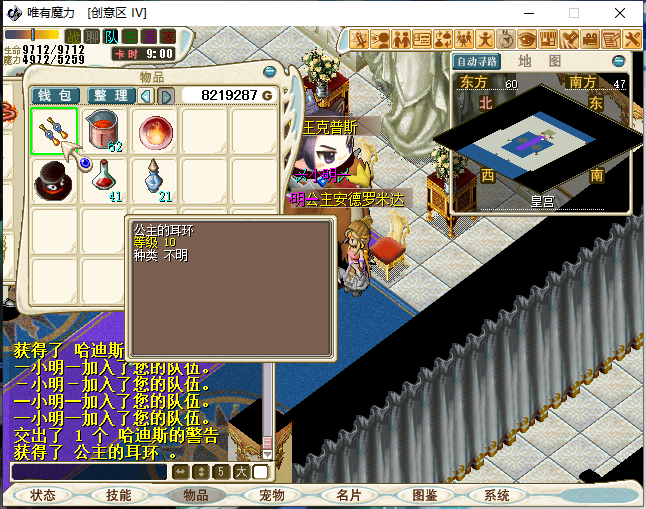
Task: Open the 宠物 pets tab
Action: [x=271, y=495]
